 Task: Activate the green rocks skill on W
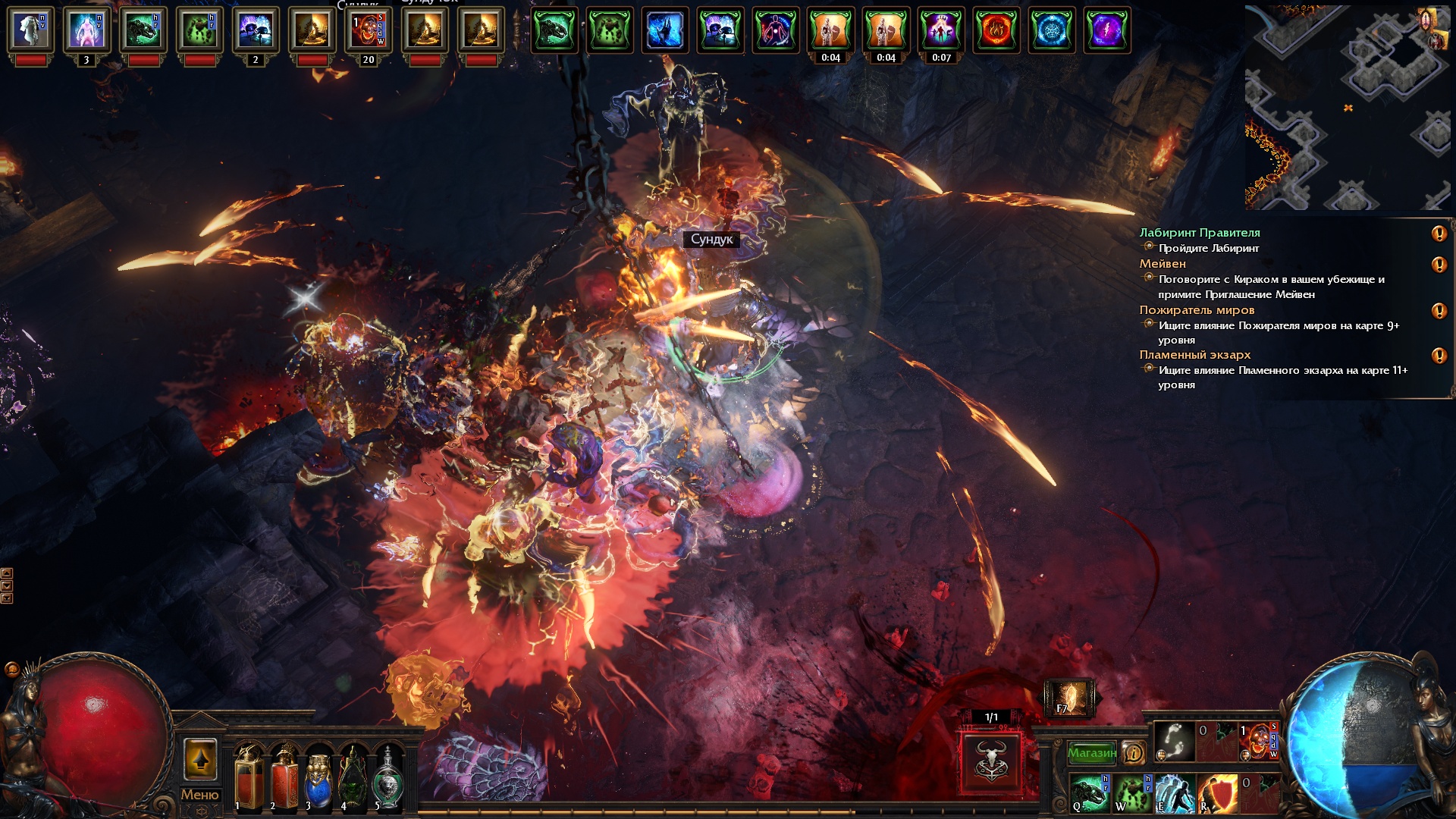1132,792
